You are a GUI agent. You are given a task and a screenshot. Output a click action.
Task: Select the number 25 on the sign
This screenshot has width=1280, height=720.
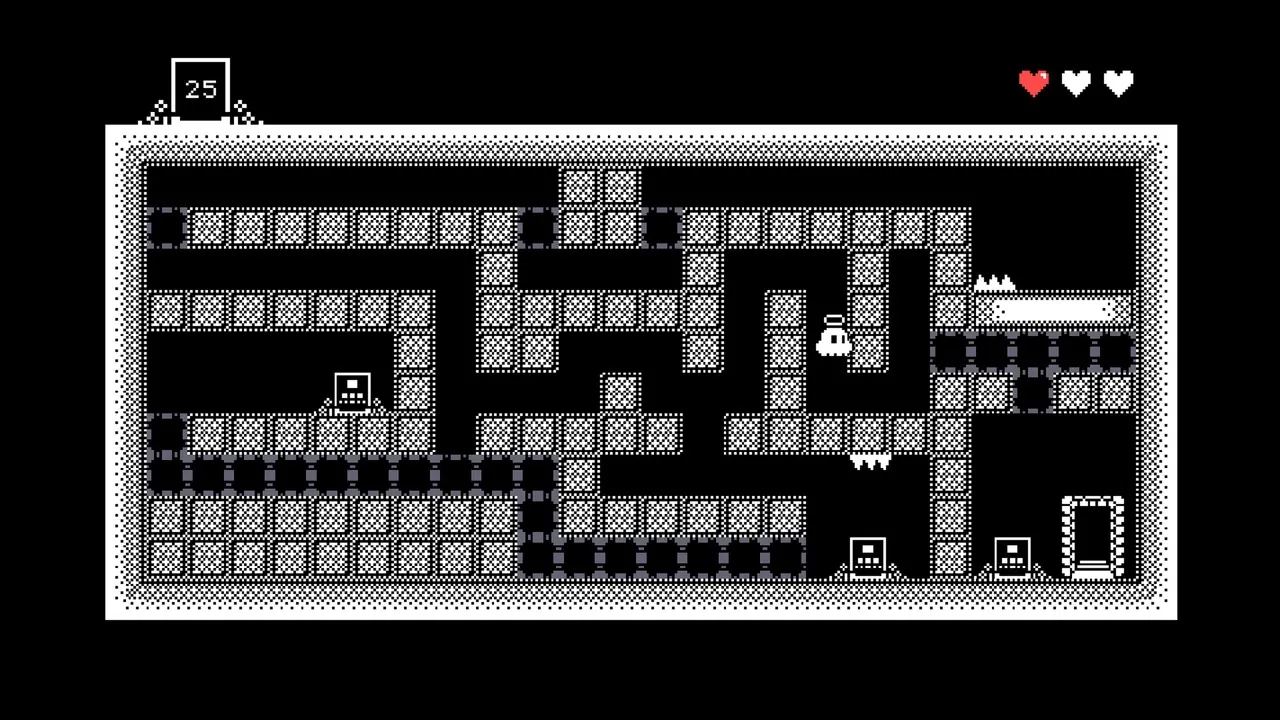[x=200, y=87]
